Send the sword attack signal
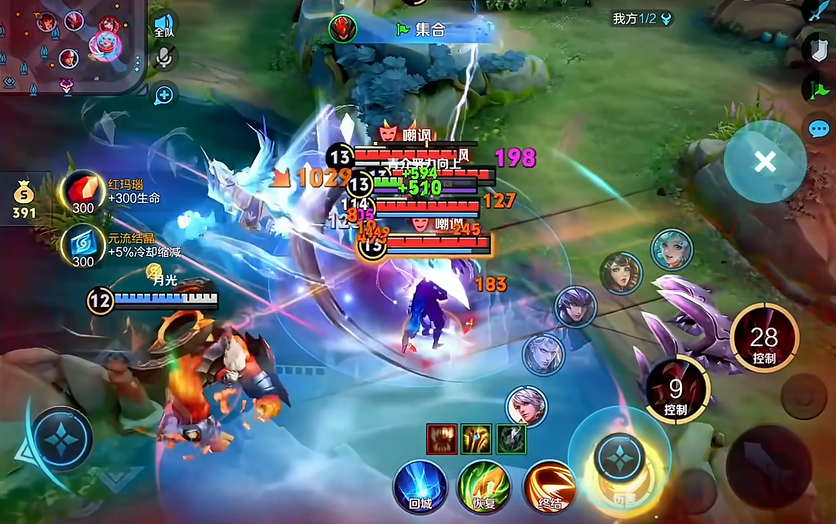836x524 pixels. pyautogui.click(x=819, y=11)
